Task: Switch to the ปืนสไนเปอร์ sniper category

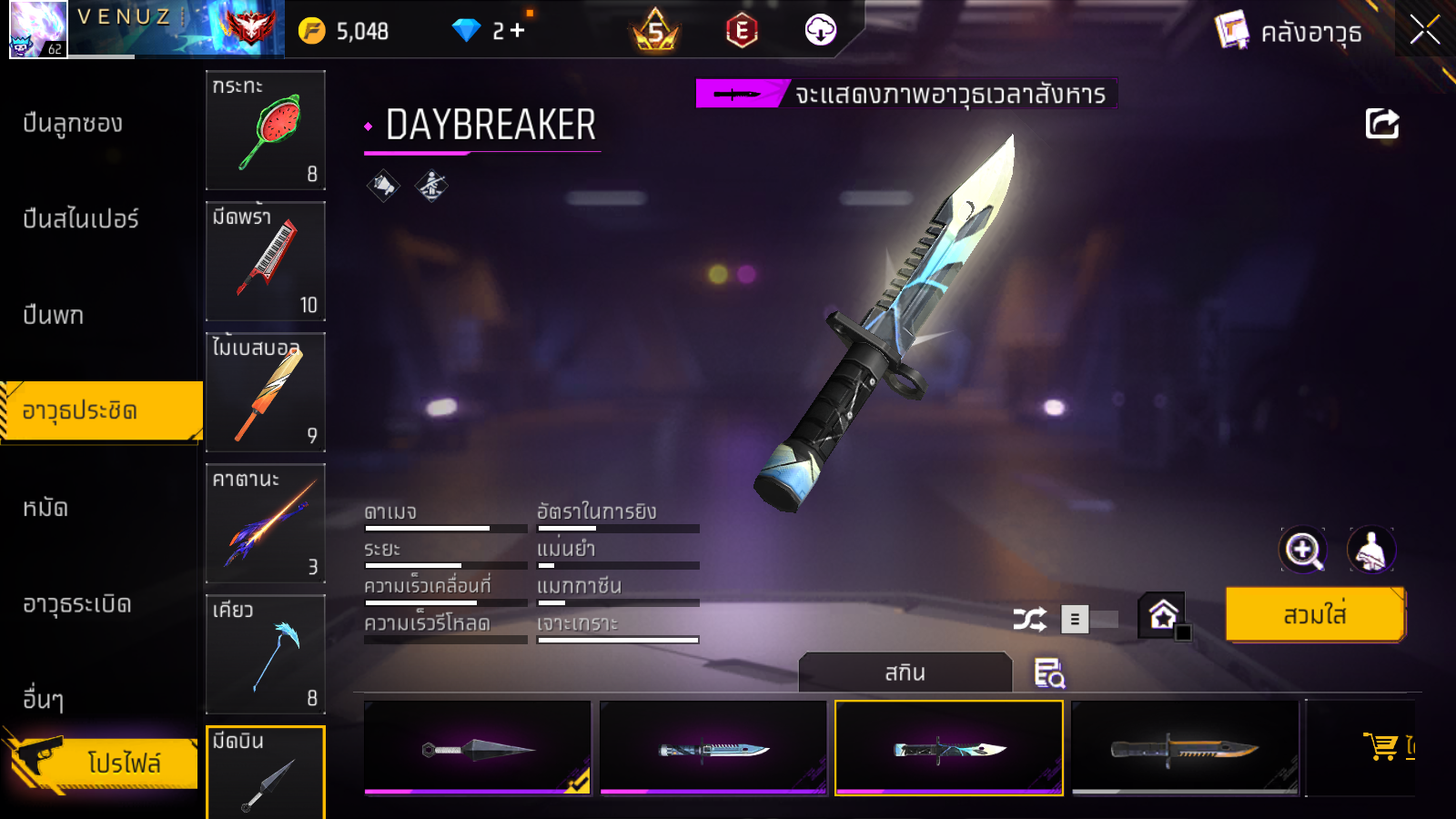Action: click(x=81, y=219)
